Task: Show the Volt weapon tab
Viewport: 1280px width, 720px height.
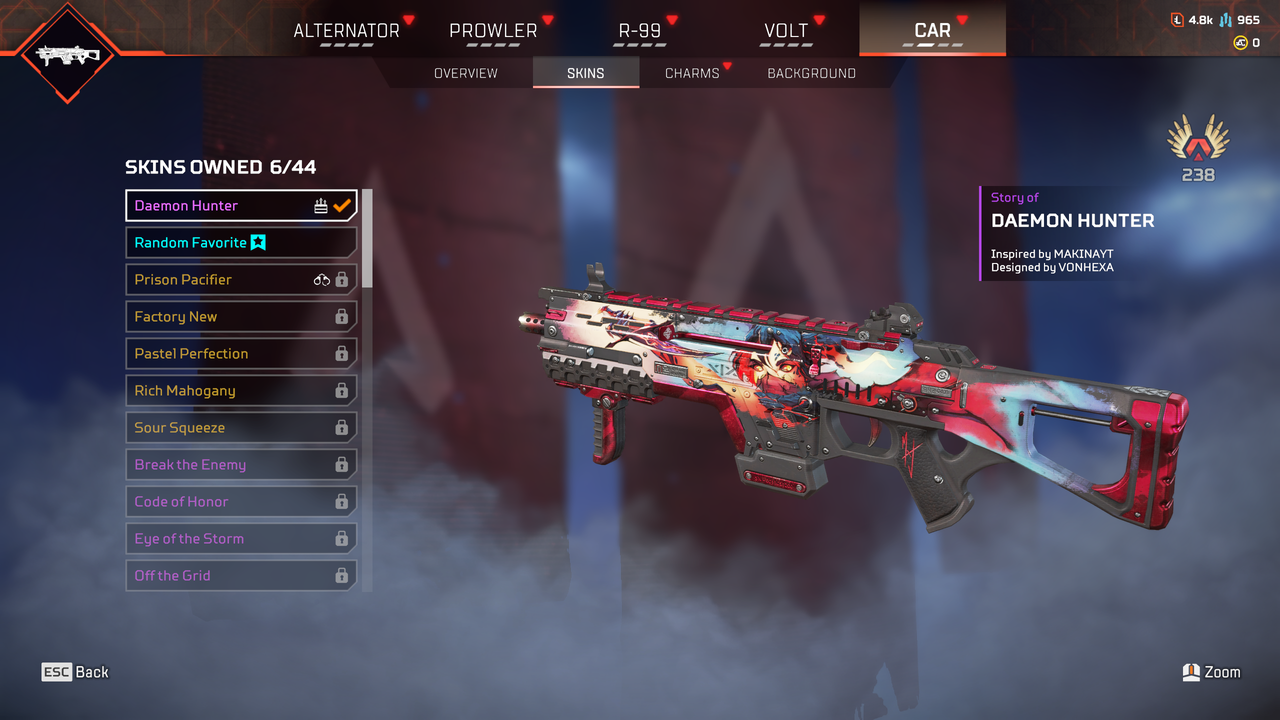Action: [x=786, y=31]
